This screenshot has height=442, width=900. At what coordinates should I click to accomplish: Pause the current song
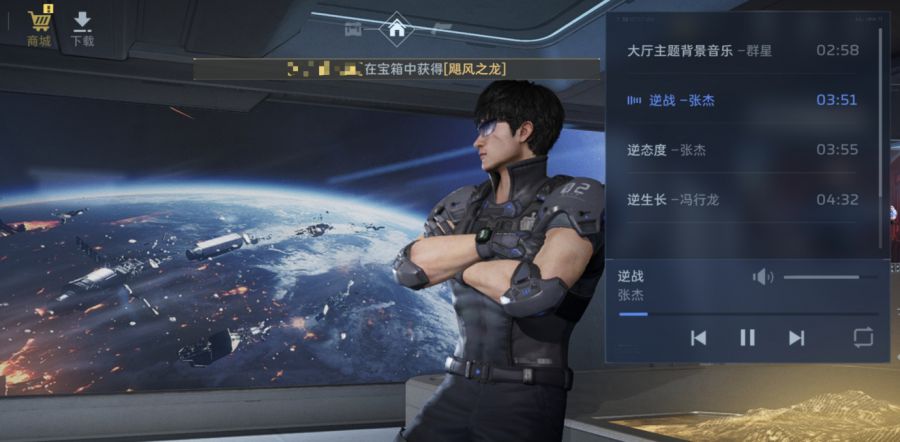click(747, 338)
